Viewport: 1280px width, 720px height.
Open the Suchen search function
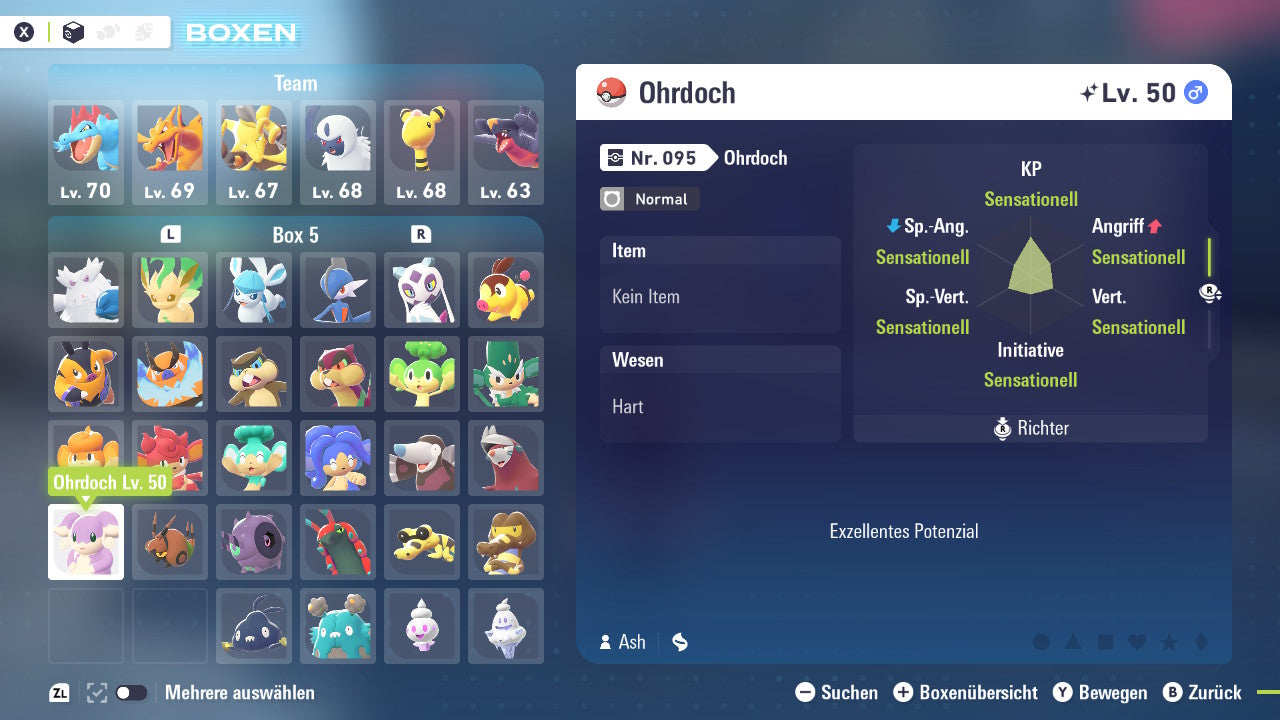837,692
